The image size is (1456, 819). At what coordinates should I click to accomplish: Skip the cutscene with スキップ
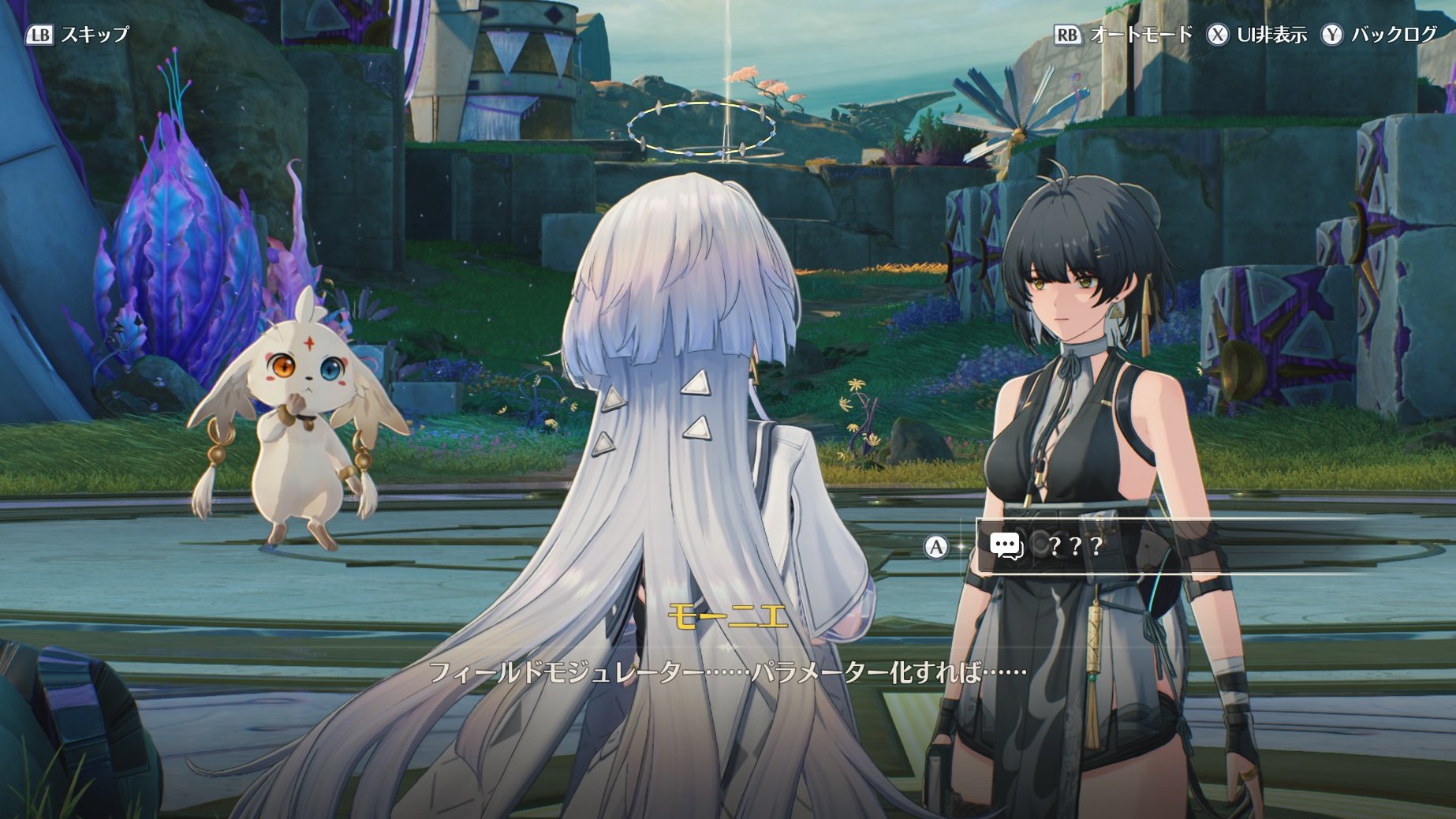[78, 35]
